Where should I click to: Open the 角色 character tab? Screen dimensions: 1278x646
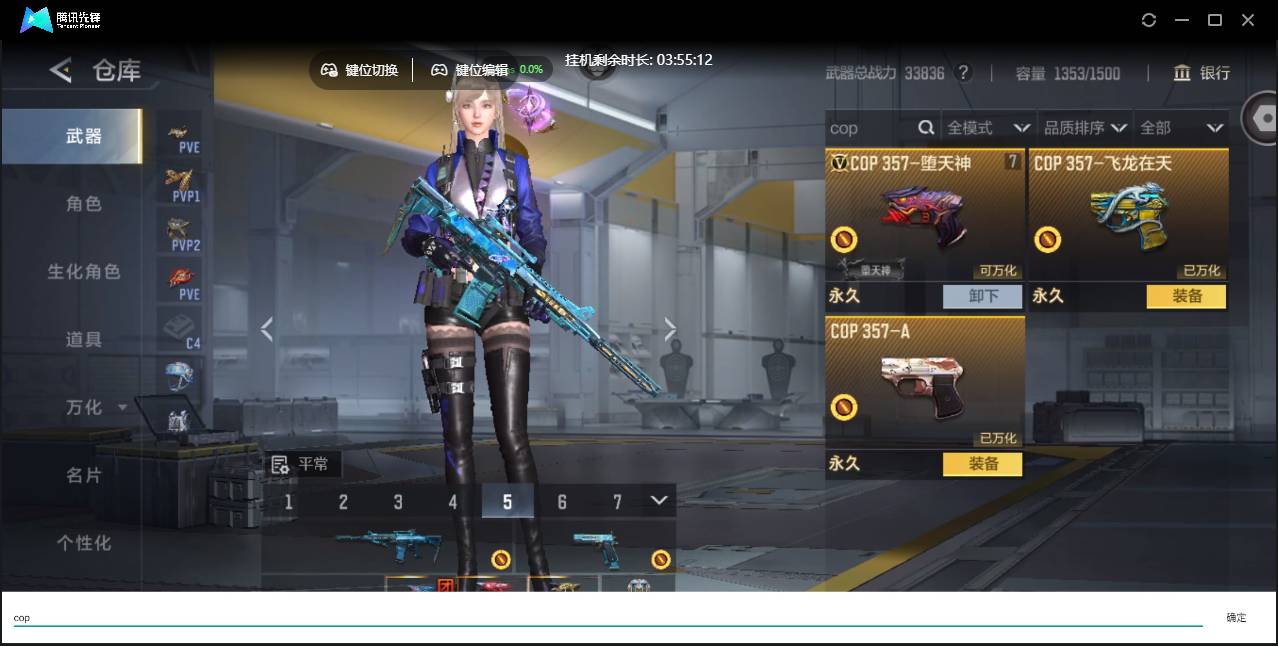83,204
